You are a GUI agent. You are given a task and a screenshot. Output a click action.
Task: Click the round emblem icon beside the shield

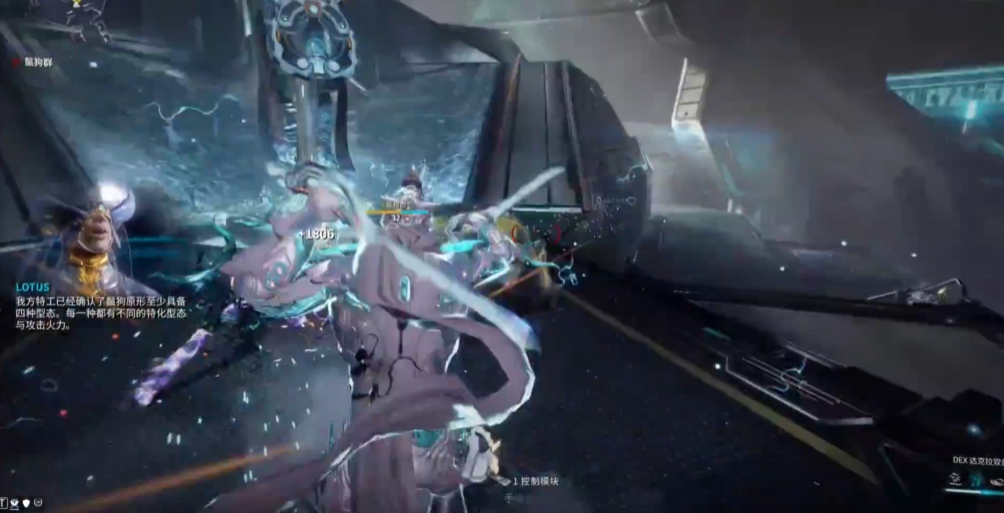coord(38,502)
